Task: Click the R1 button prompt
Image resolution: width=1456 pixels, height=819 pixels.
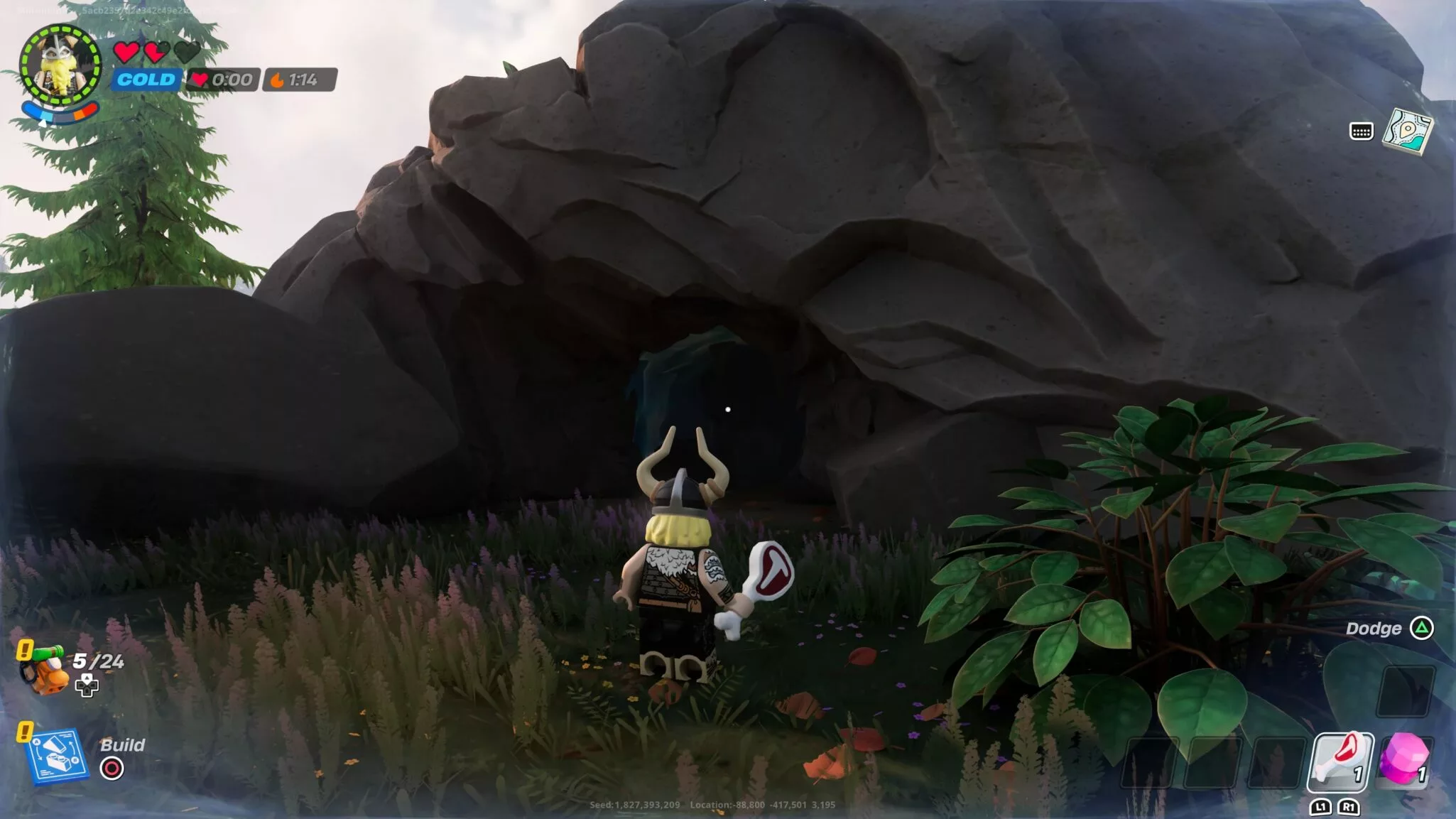Action: (1349, 808)
